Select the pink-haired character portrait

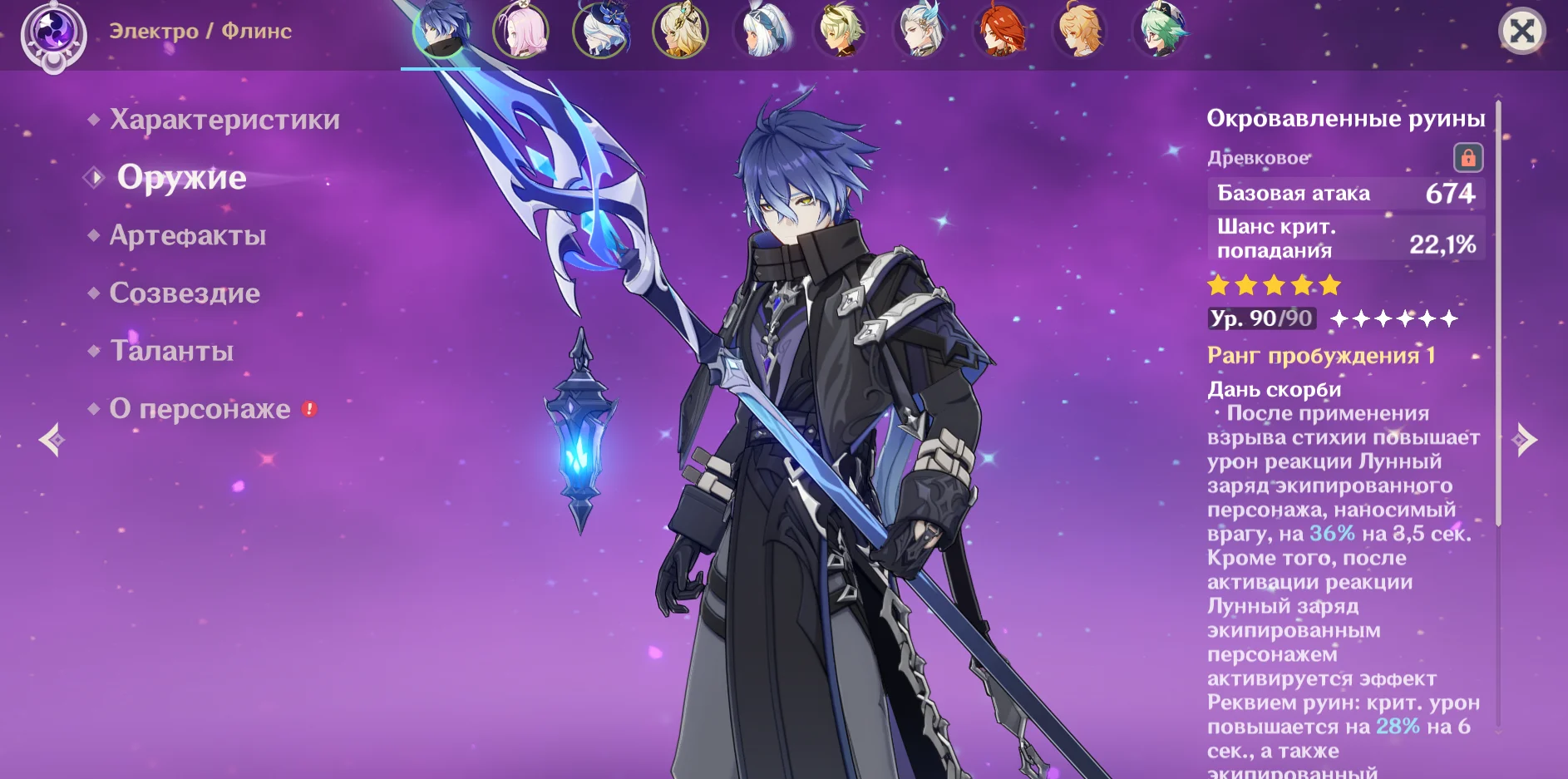(521, 32)
